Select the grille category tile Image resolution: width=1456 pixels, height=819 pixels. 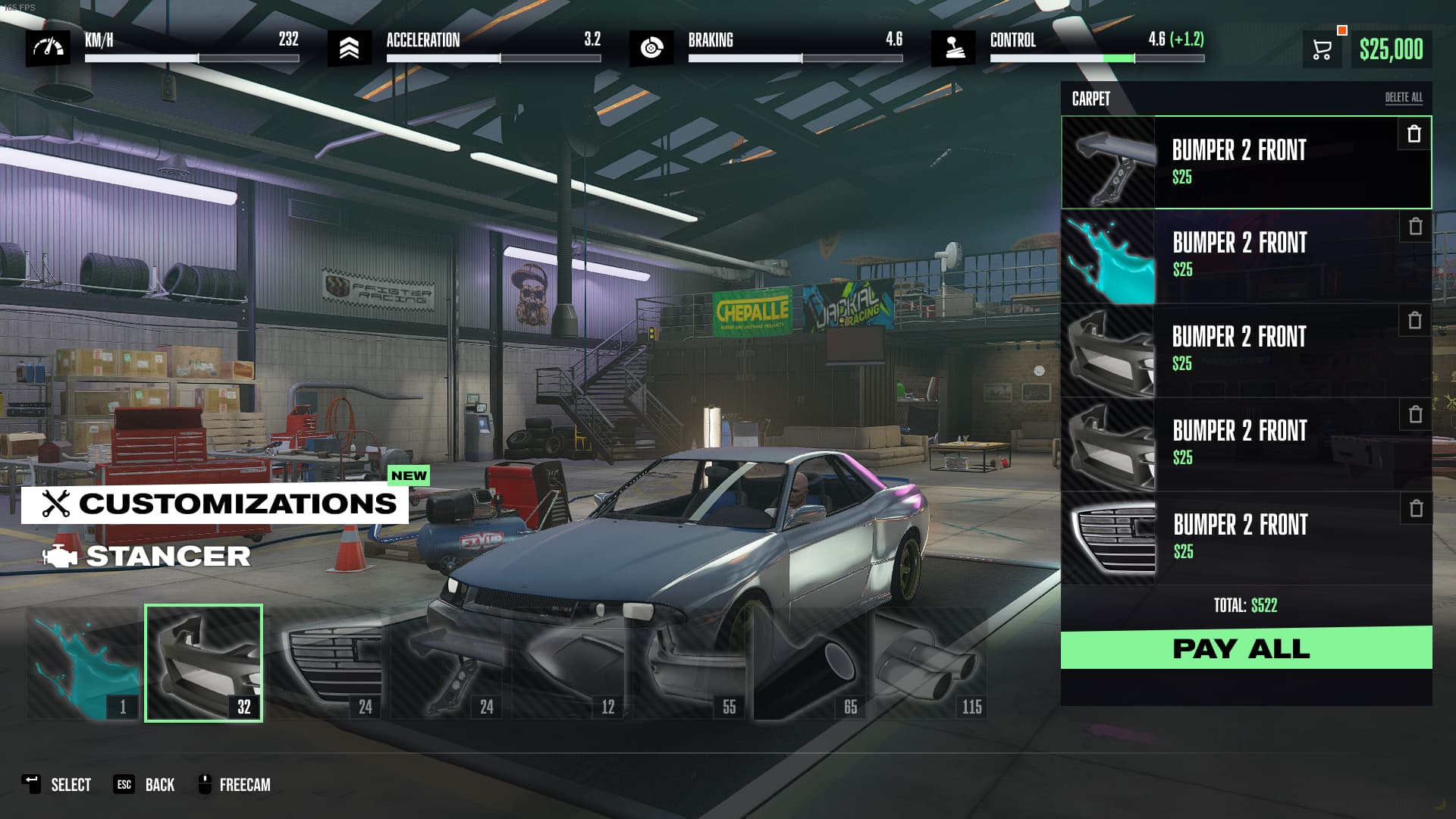coord(326,664)
